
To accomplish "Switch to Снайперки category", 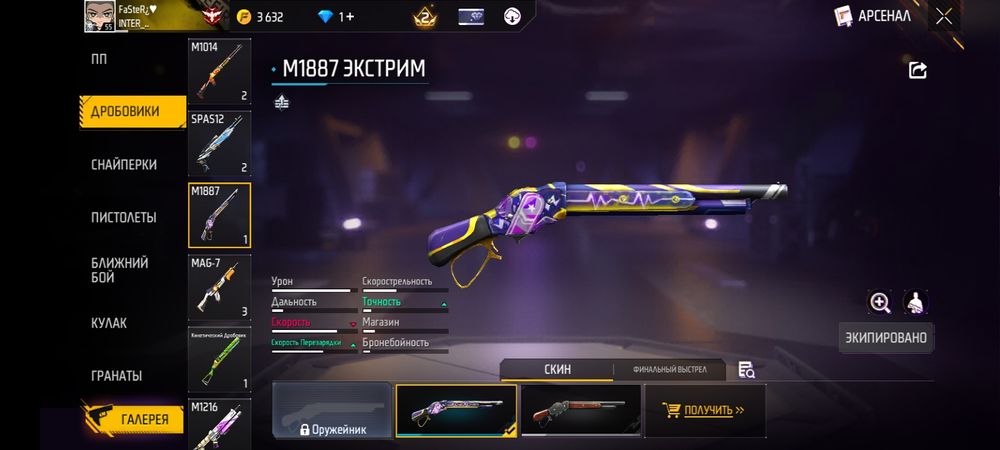I will coord(124,164).
